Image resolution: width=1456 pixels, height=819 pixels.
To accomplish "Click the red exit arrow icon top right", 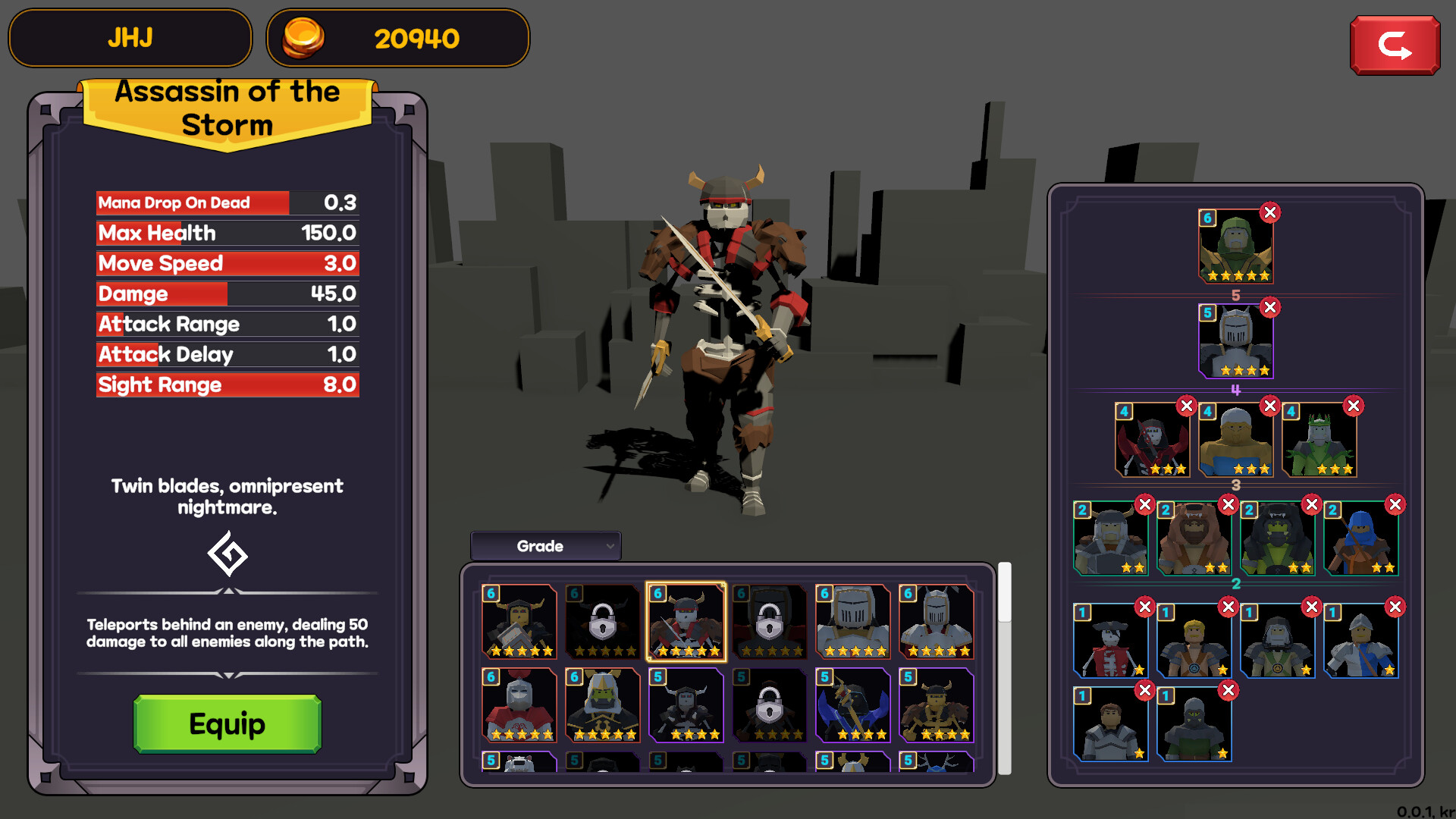I will (x=1395, y=44).
